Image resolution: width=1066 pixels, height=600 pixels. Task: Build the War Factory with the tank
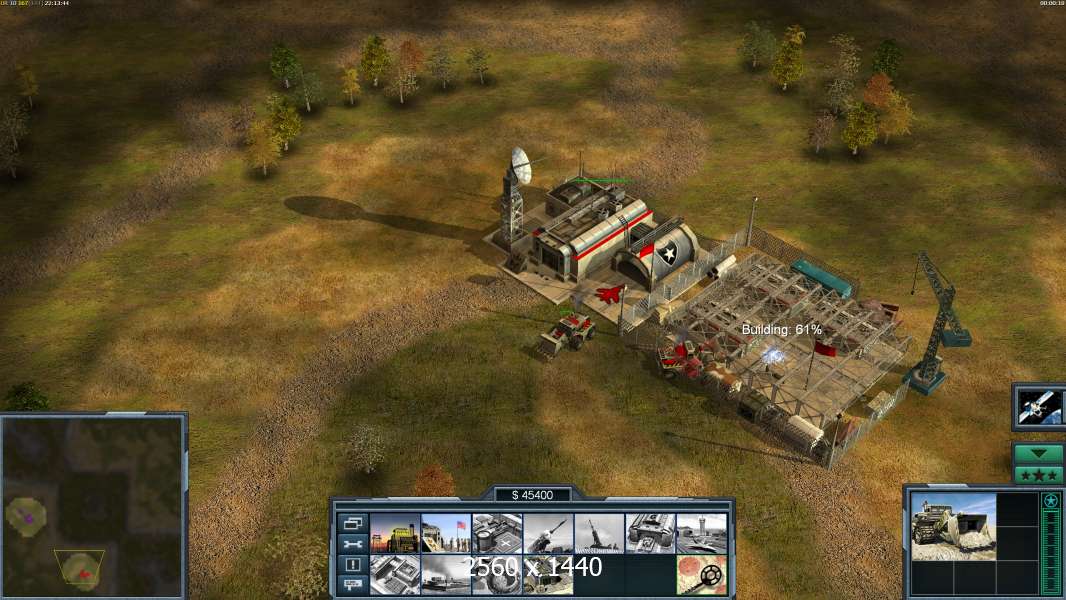click(650, 534)
